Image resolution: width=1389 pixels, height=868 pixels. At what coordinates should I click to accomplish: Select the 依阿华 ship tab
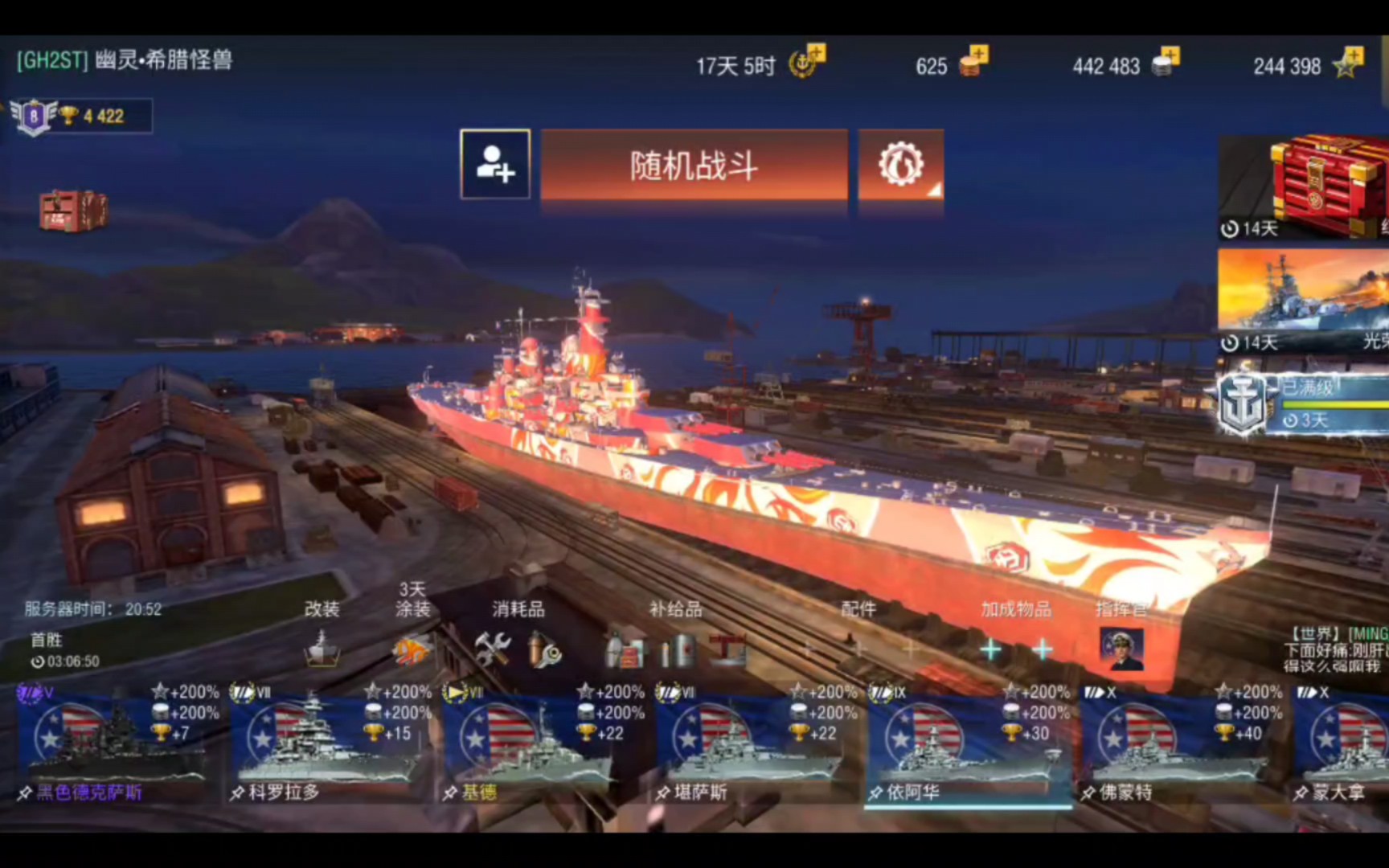pyautogui.click(x=969, y=747)
